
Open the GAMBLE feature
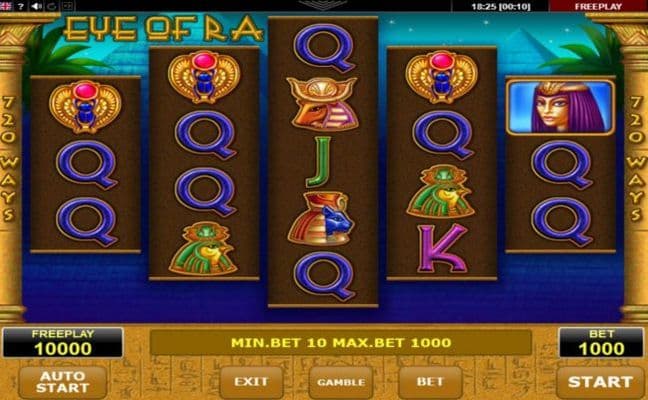pyautogui.click(x=341, y=381)
